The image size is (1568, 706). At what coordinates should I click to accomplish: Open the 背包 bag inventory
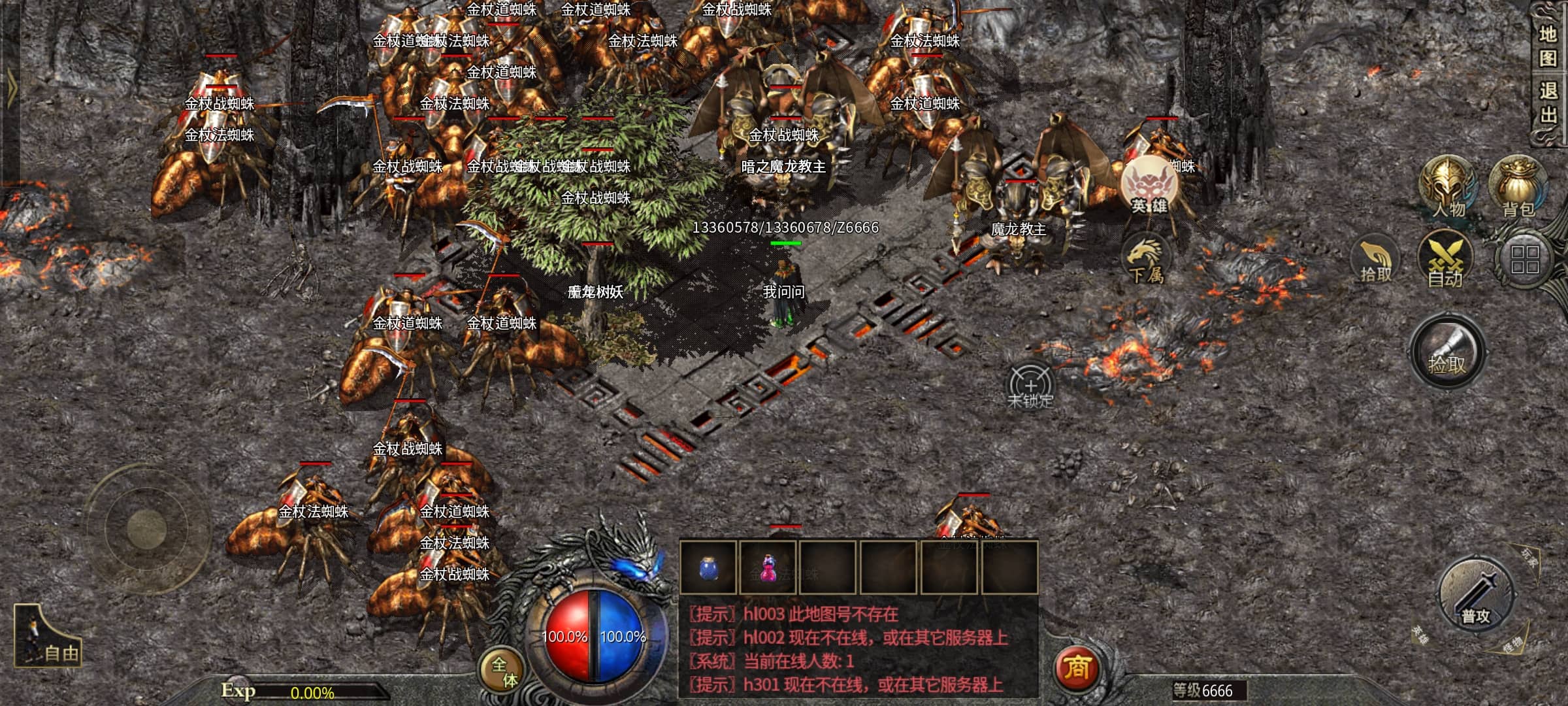1518,188
